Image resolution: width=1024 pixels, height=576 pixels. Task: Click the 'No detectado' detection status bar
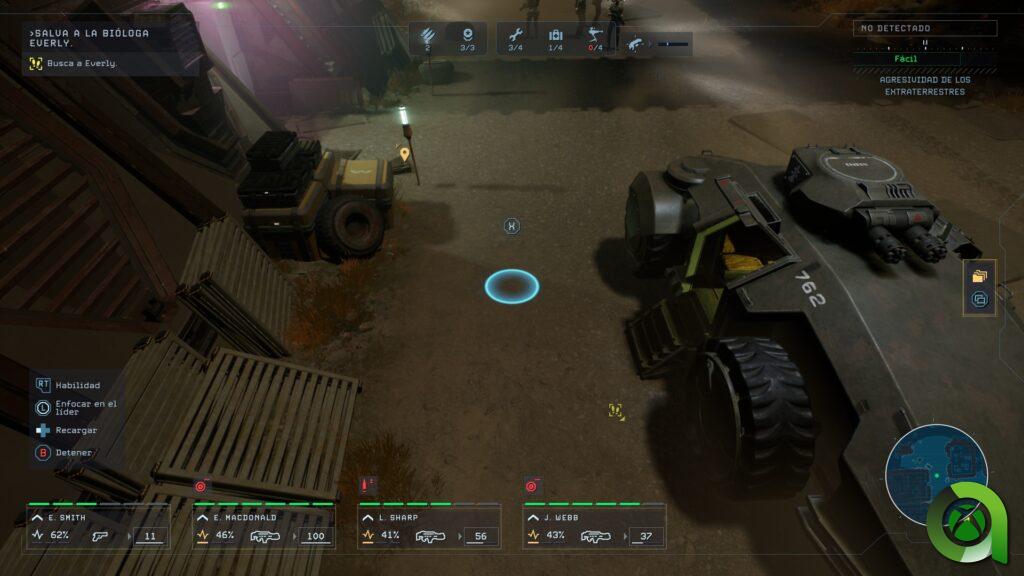[925, 29]
